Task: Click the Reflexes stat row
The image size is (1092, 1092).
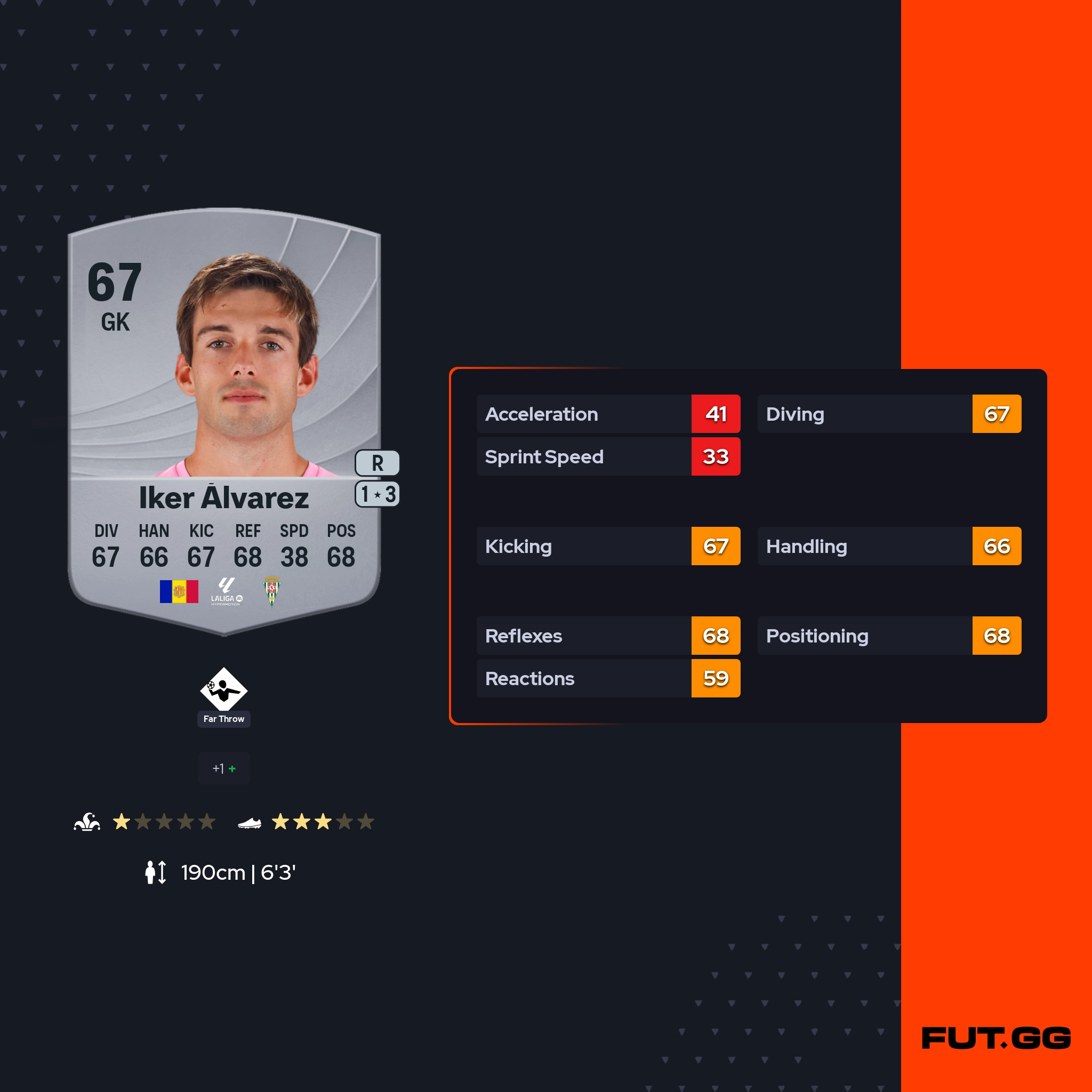Action: 608,635
